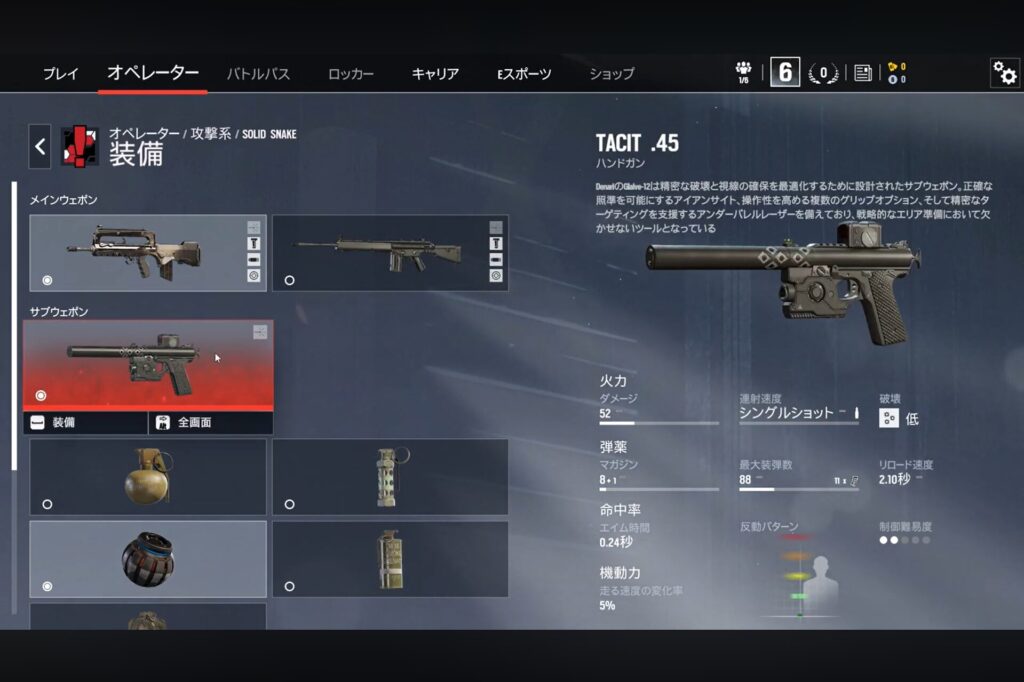
Task: Switch to the プレイ tab
Action: point(60,74)
